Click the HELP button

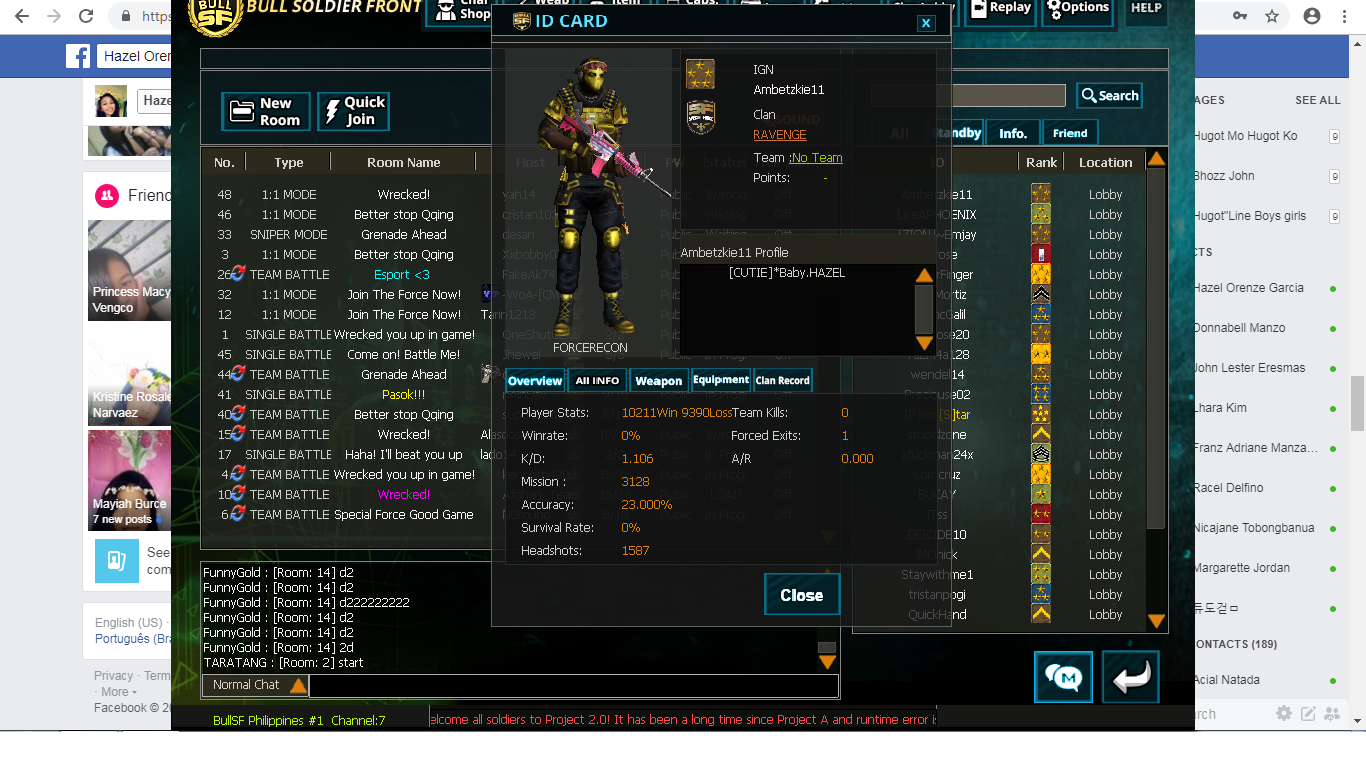[x=1146, y=10]
